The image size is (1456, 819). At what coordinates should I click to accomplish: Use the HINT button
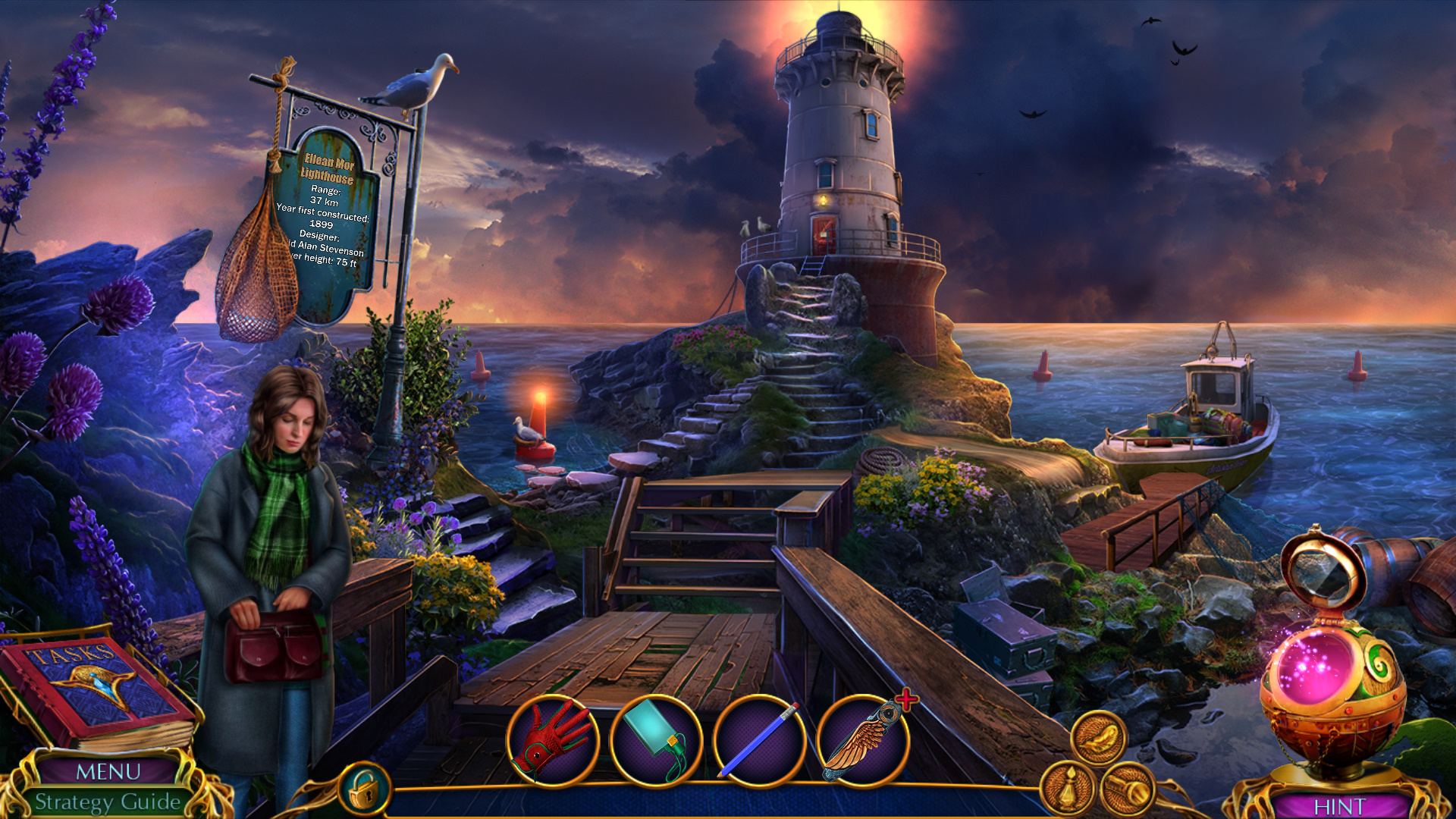[1340, 805]
